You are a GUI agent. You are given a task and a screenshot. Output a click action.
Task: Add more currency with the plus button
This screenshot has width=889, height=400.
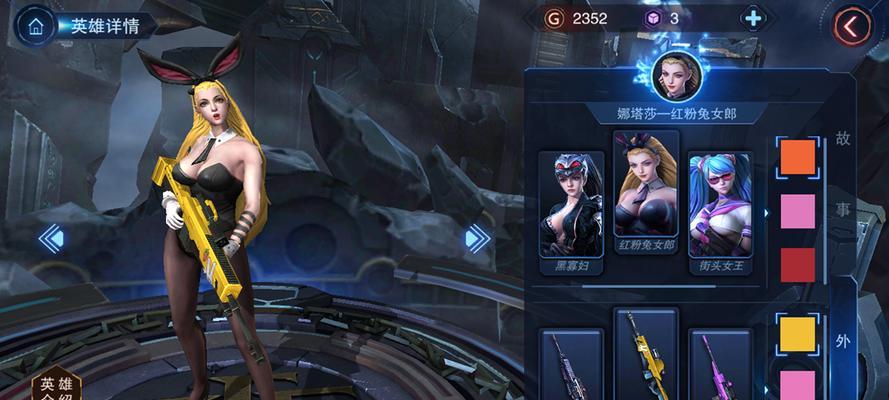[x=752, y=18]
